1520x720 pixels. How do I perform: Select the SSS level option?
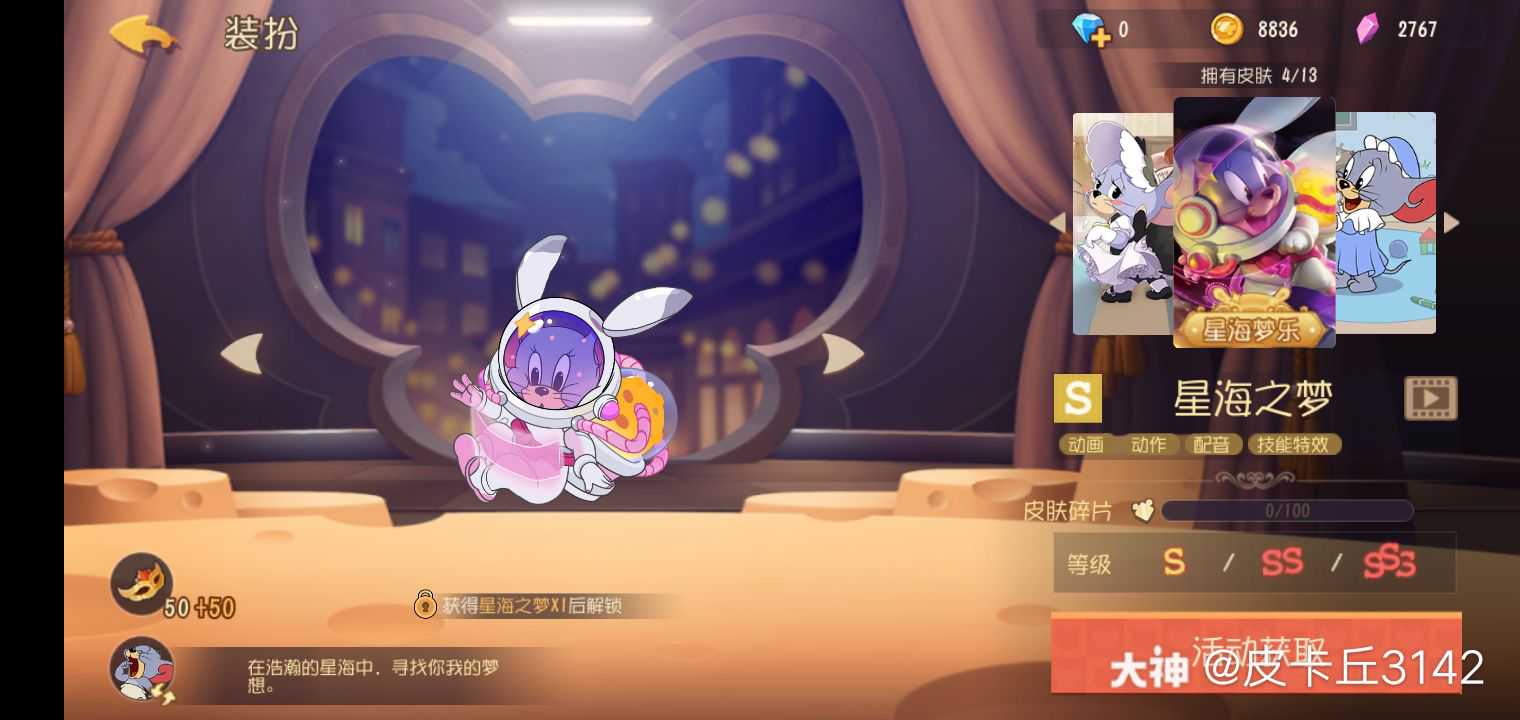pyautogui.click(x=1390, y=563)
